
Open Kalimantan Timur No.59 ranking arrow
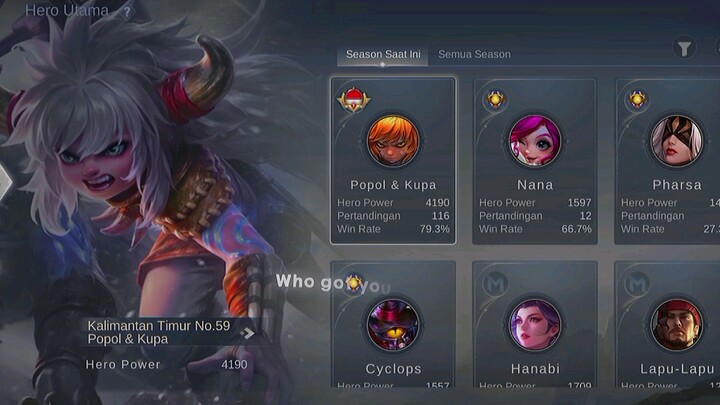pos(248,333)
